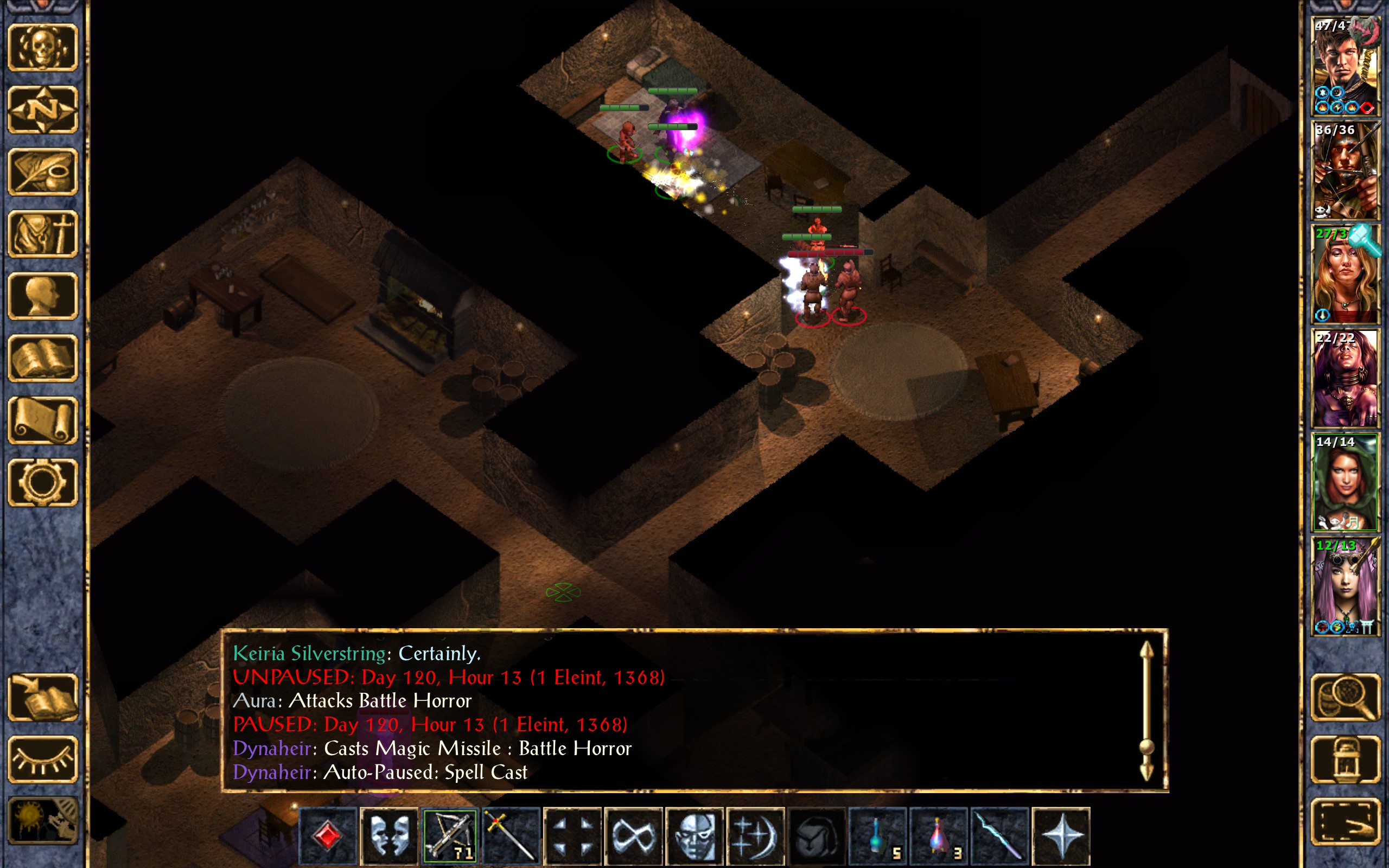Select the sword quick weapon slot
The image size is (1389, 868).
coord(511,835)
